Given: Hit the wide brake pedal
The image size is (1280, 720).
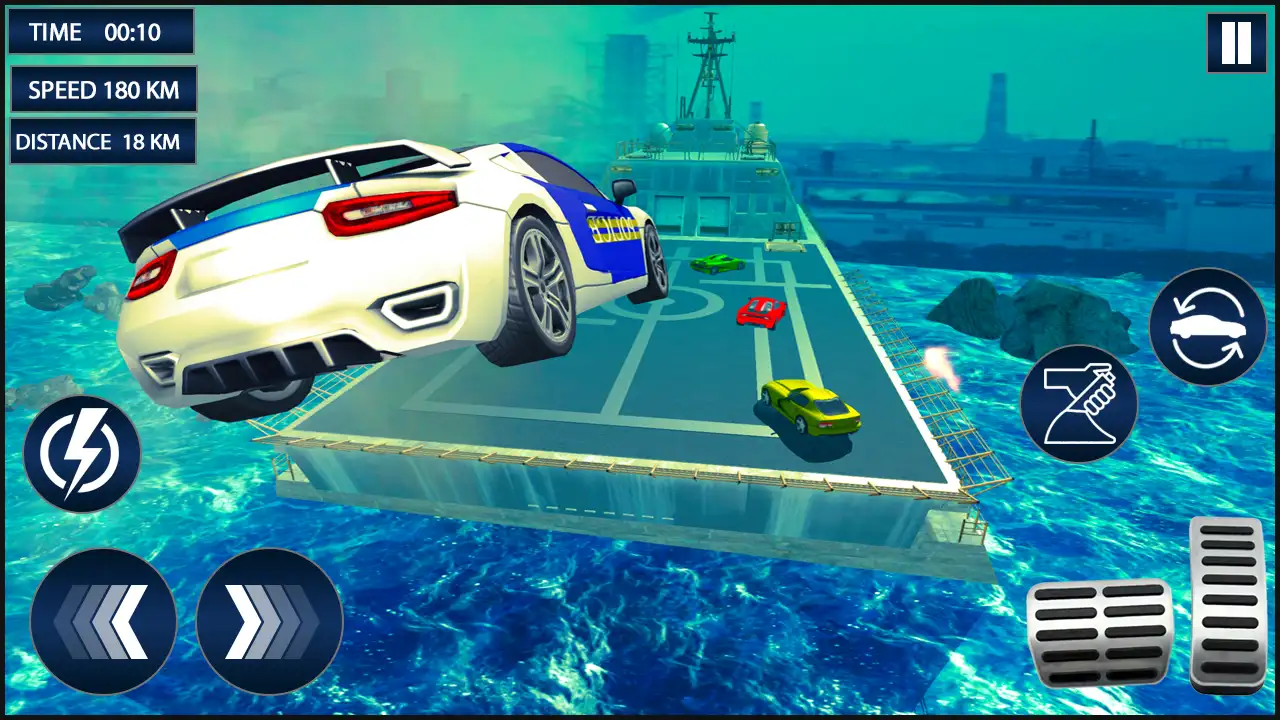Looking at the screenshot, I should tap(1099, 632).
